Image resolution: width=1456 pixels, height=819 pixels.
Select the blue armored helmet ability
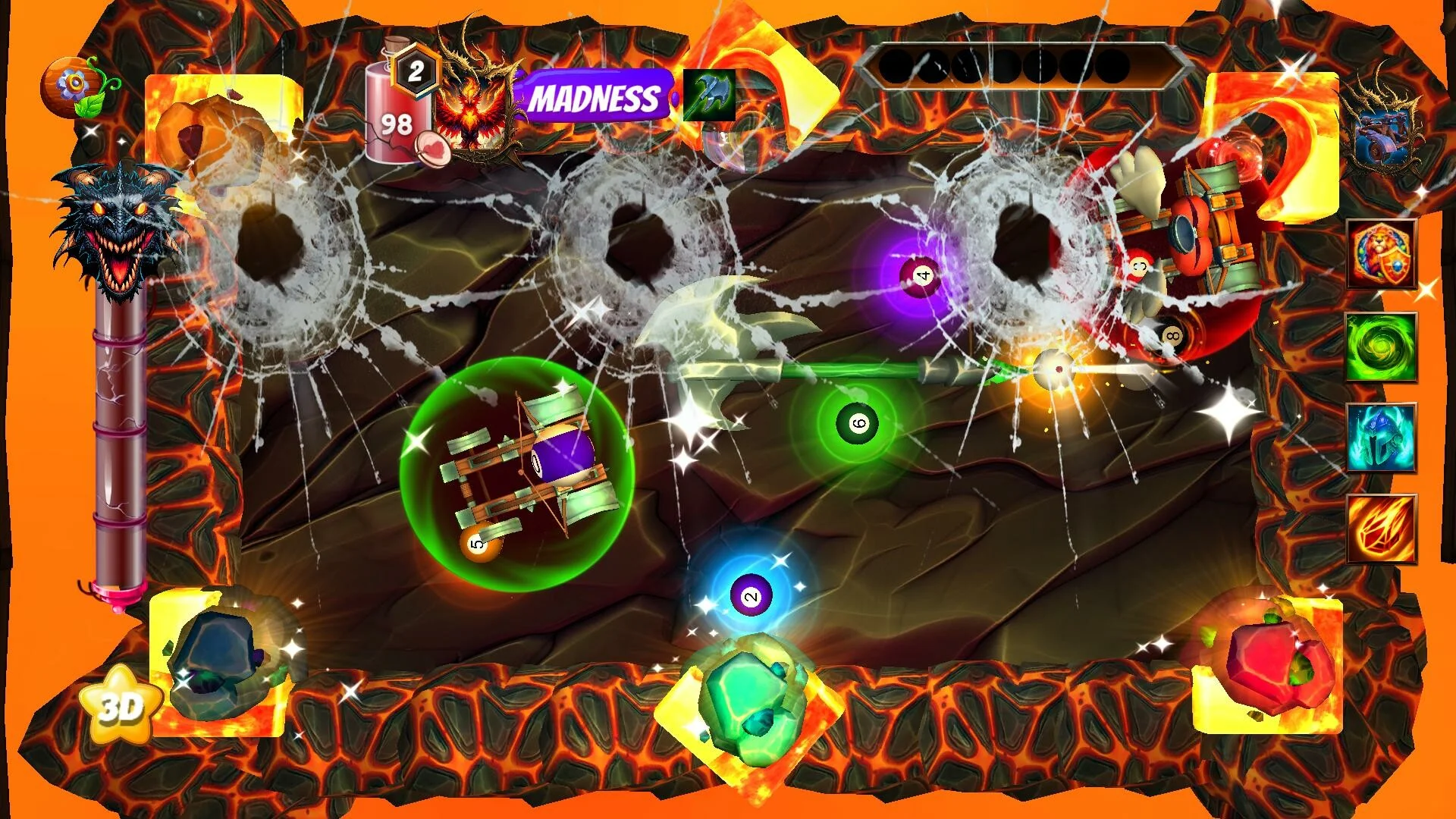(1381, 438)
